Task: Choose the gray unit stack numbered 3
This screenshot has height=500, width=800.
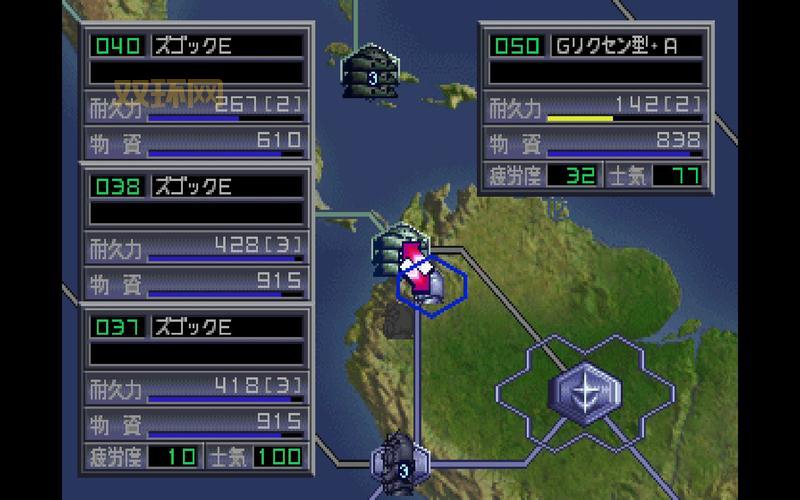Action: pos(400,464)
